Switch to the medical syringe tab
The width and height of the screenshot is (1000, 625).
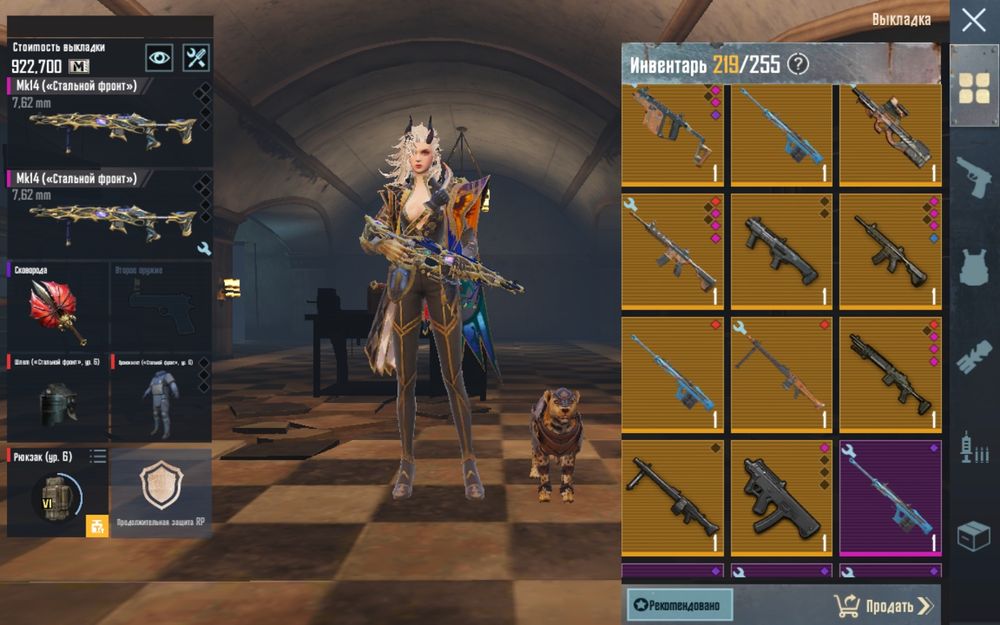(x=974, y=447)
